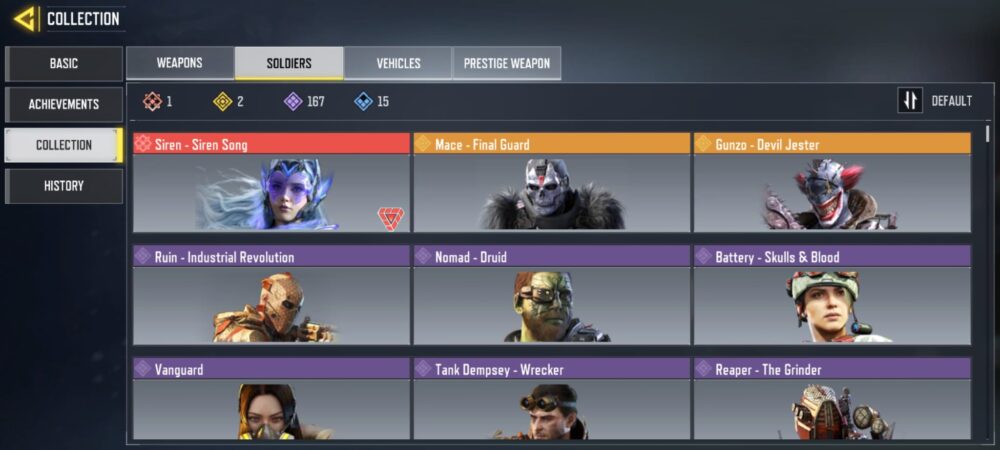Go back using the yellow arrow button

tap(26, 18)
